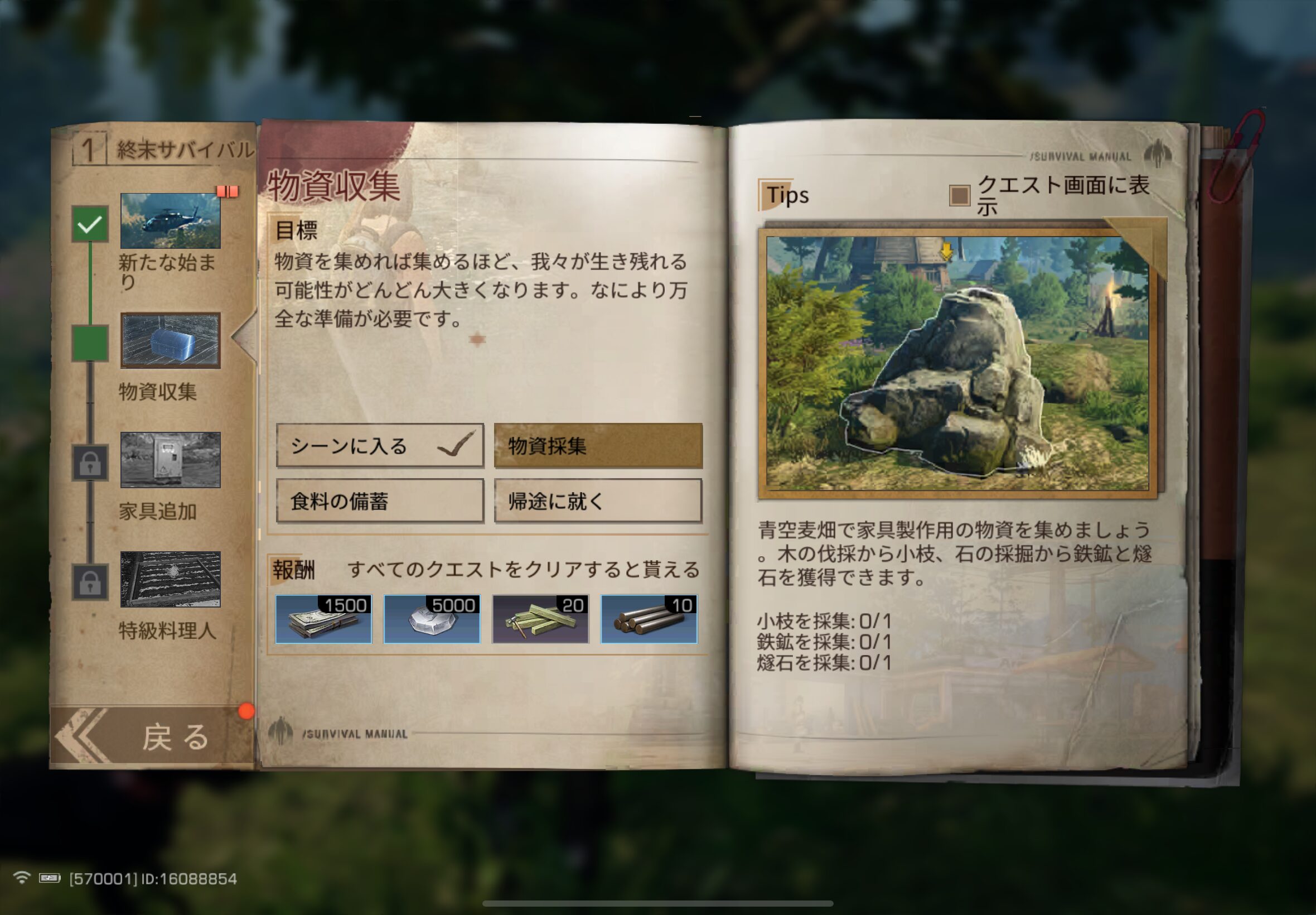Select the 新たな始まり chapter thumbnail

click(170, 221)
